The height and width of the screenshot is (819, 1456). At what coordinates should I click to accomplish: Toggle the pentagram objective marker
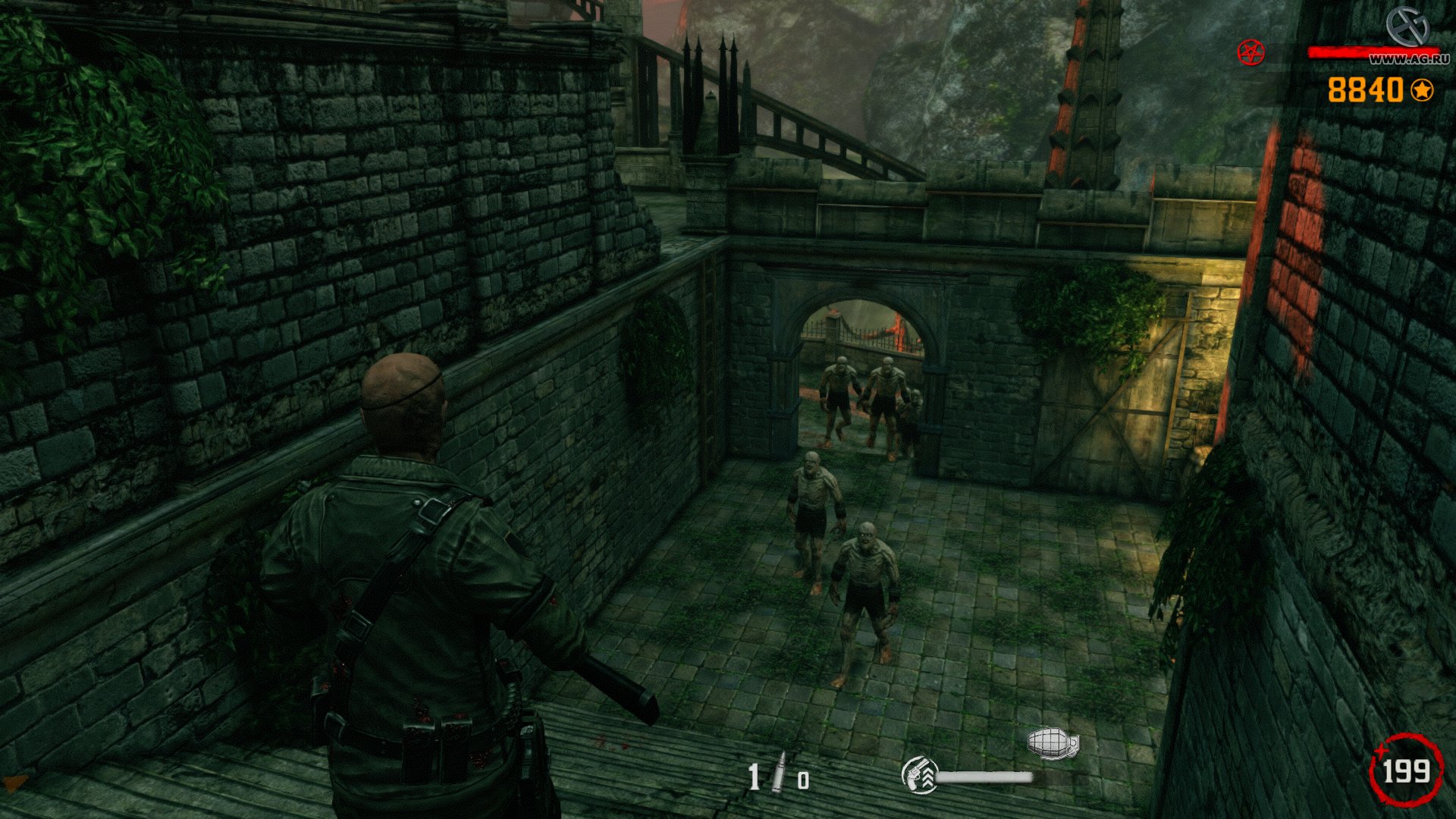pos(1250,53)
